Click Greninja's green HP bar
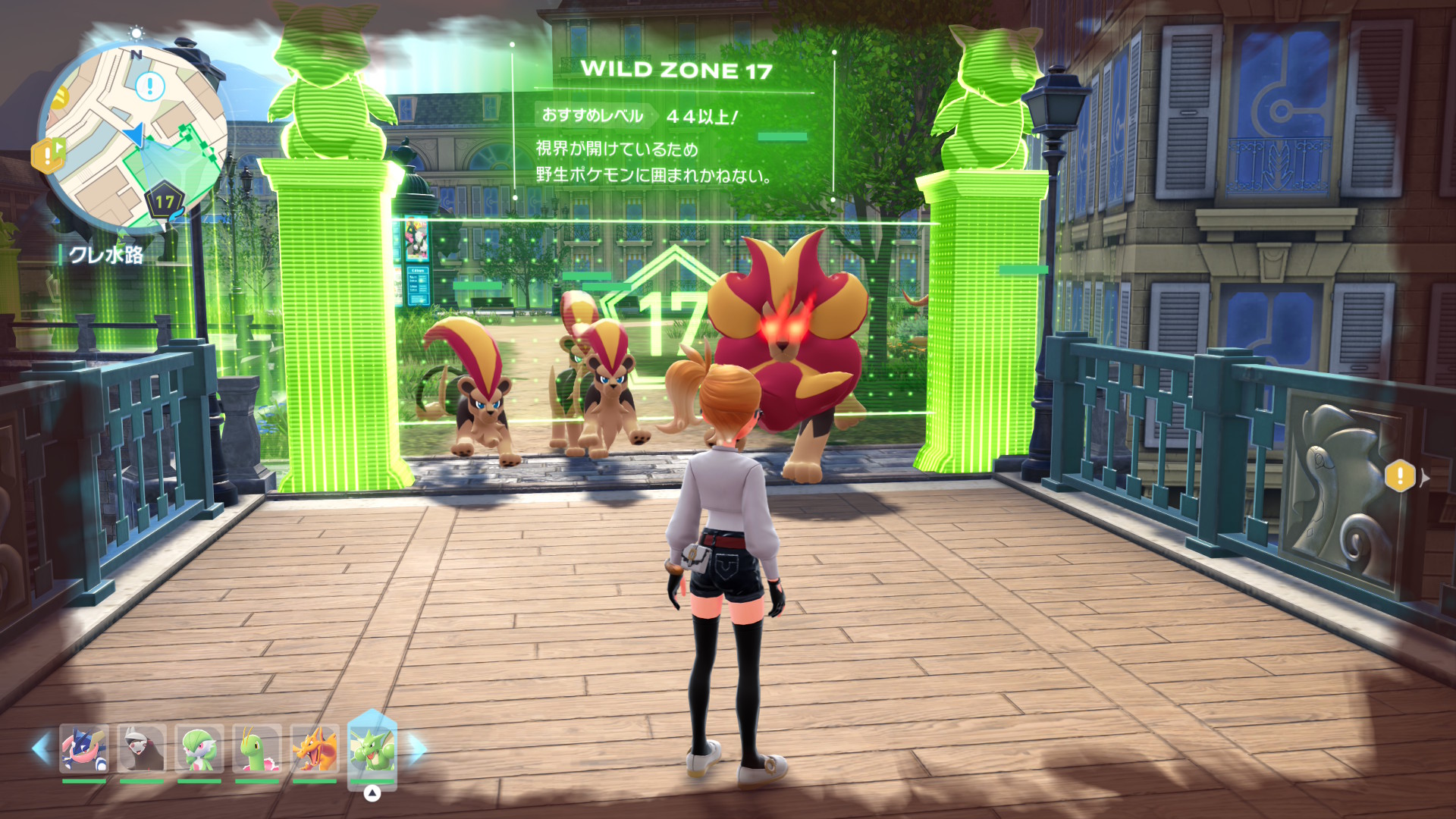 85,781
